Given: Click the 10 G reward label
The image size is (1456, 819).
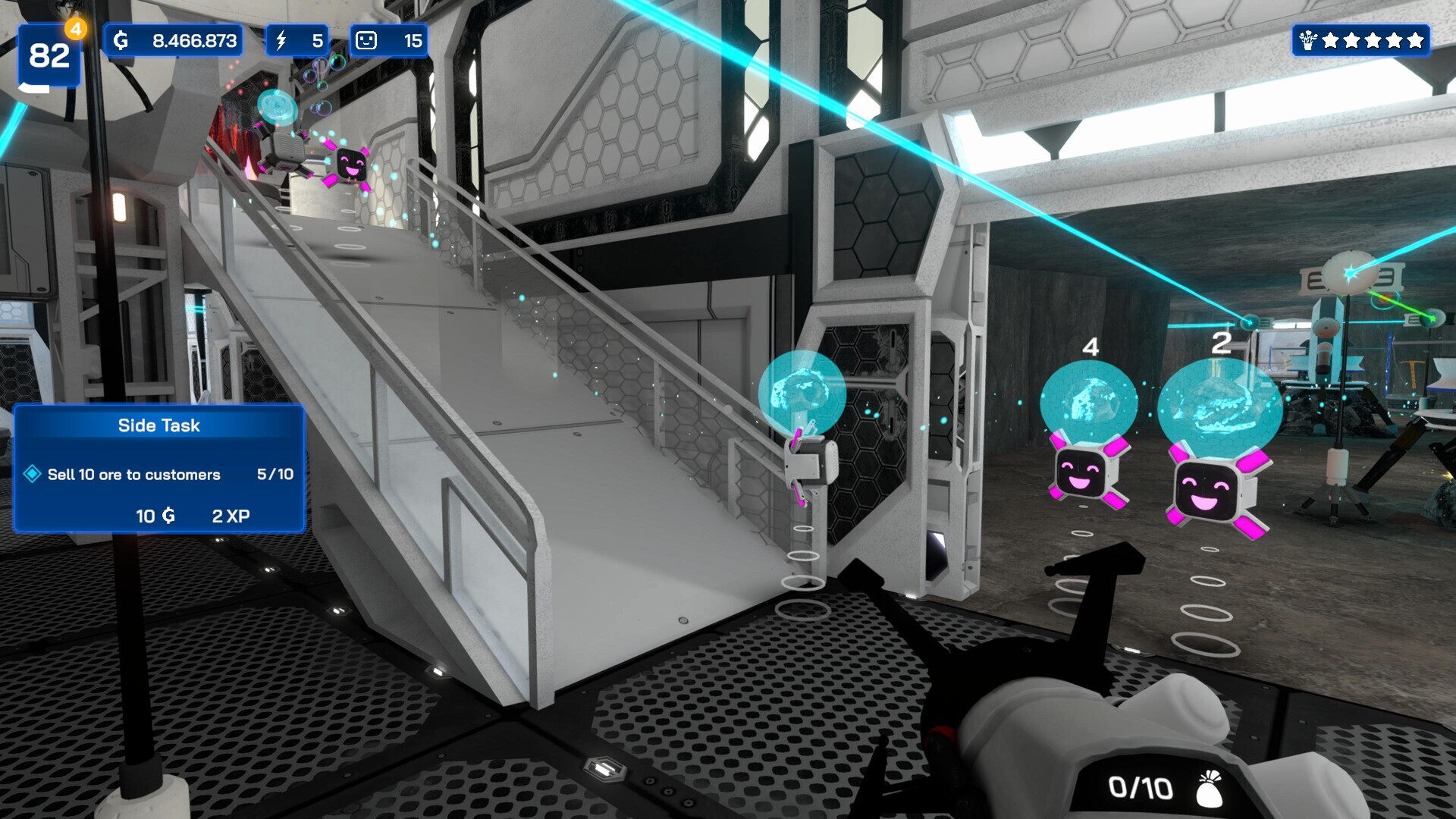Looking at the screenshot, I should coord(153,515).
